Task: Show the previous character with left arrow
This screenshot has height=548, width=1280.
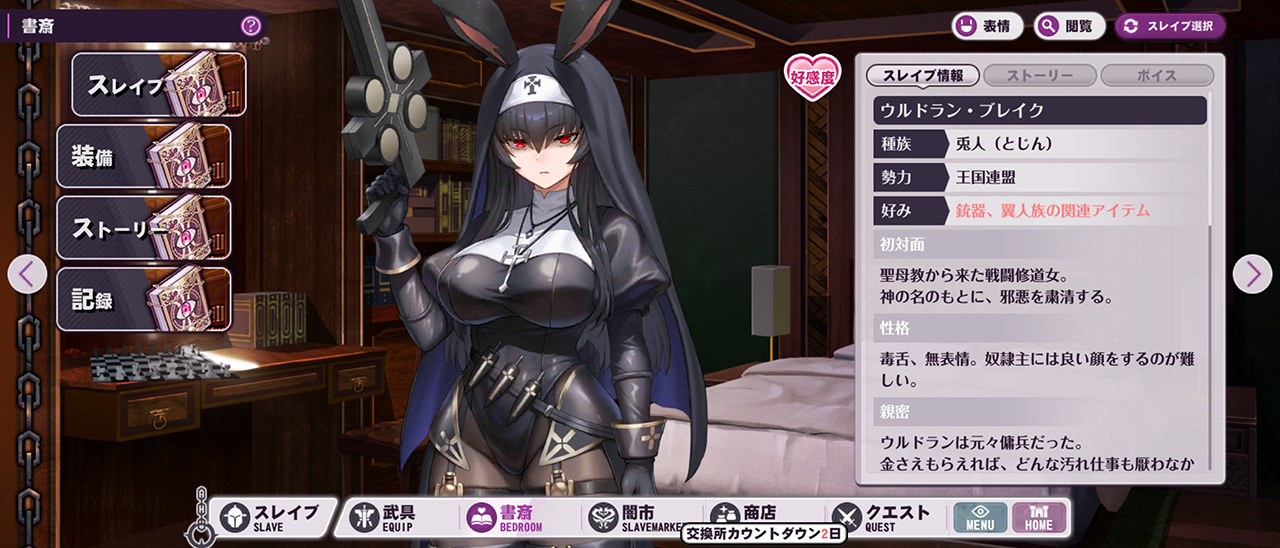Action: coord(27,274)
